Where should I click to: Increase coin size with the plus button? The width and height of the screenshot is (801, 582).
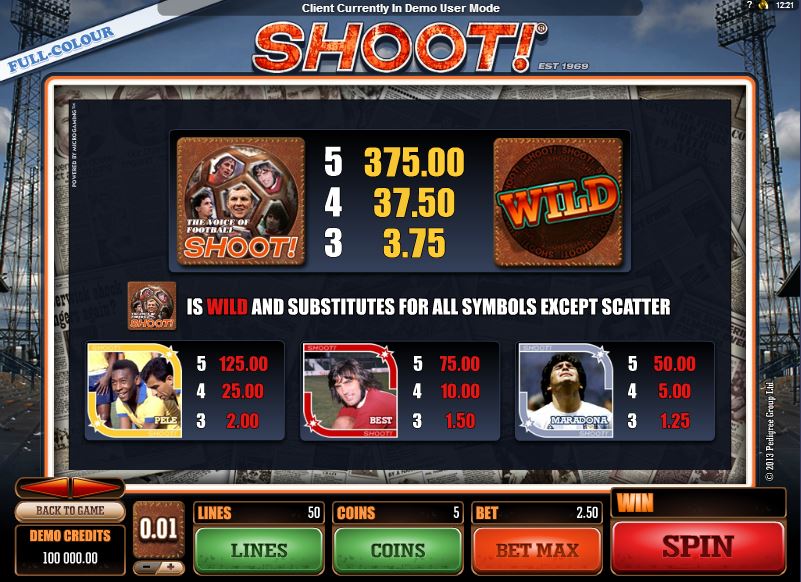pos(170,568)
